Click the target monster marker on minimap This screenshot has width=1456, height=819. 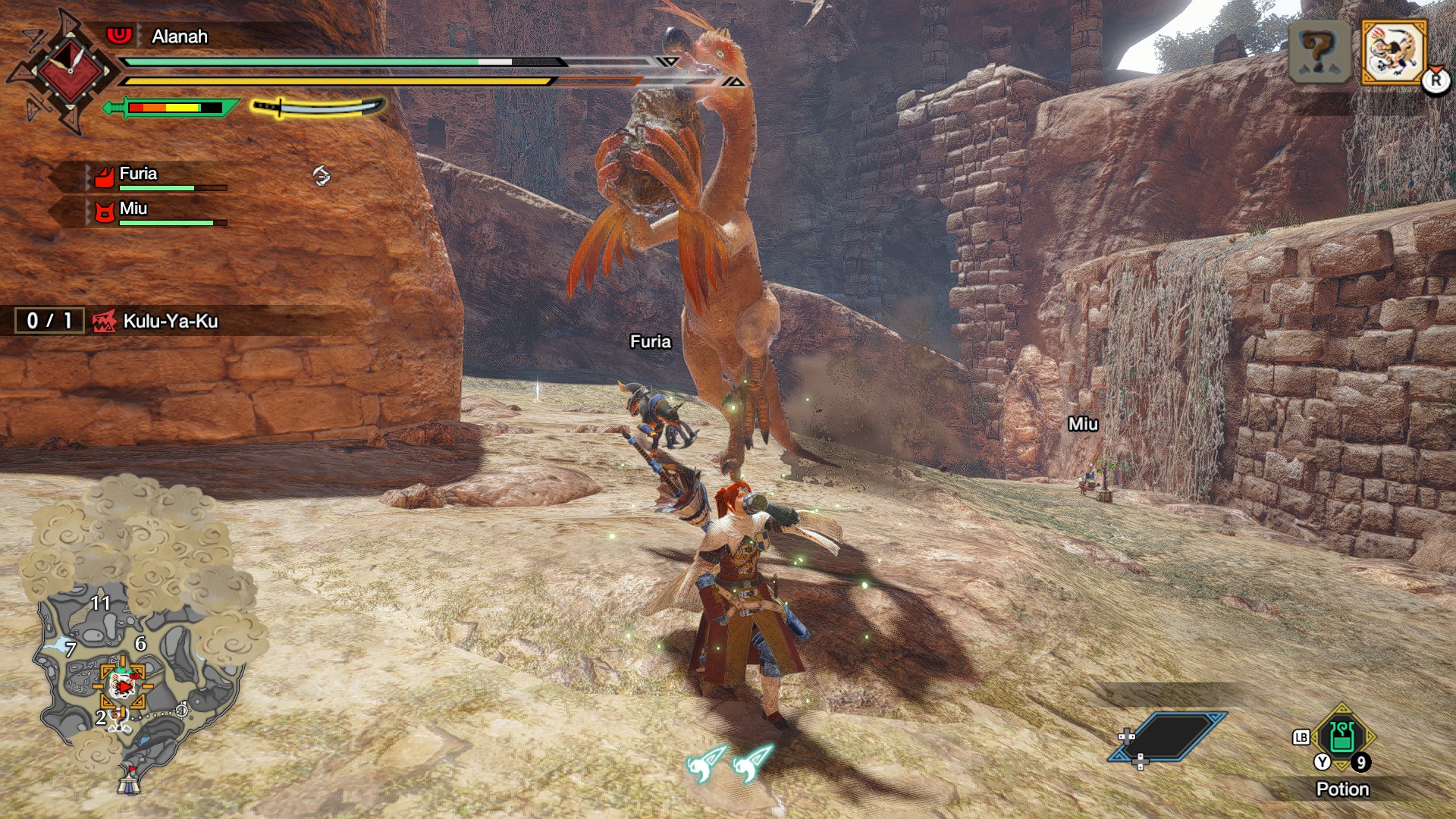(121, 686)
